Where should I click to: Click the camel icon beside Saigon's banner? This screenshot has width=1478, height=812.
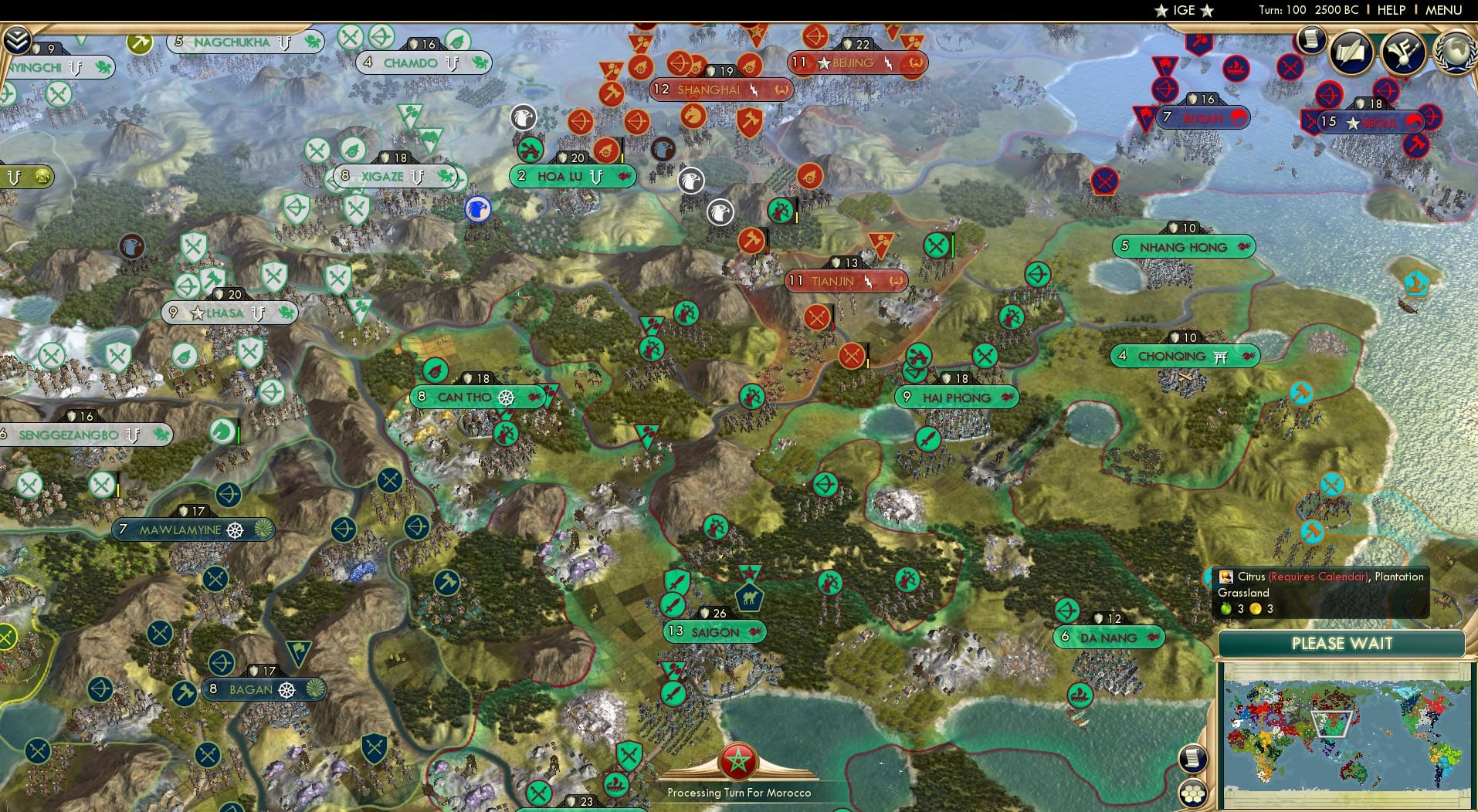click(751, 597)
